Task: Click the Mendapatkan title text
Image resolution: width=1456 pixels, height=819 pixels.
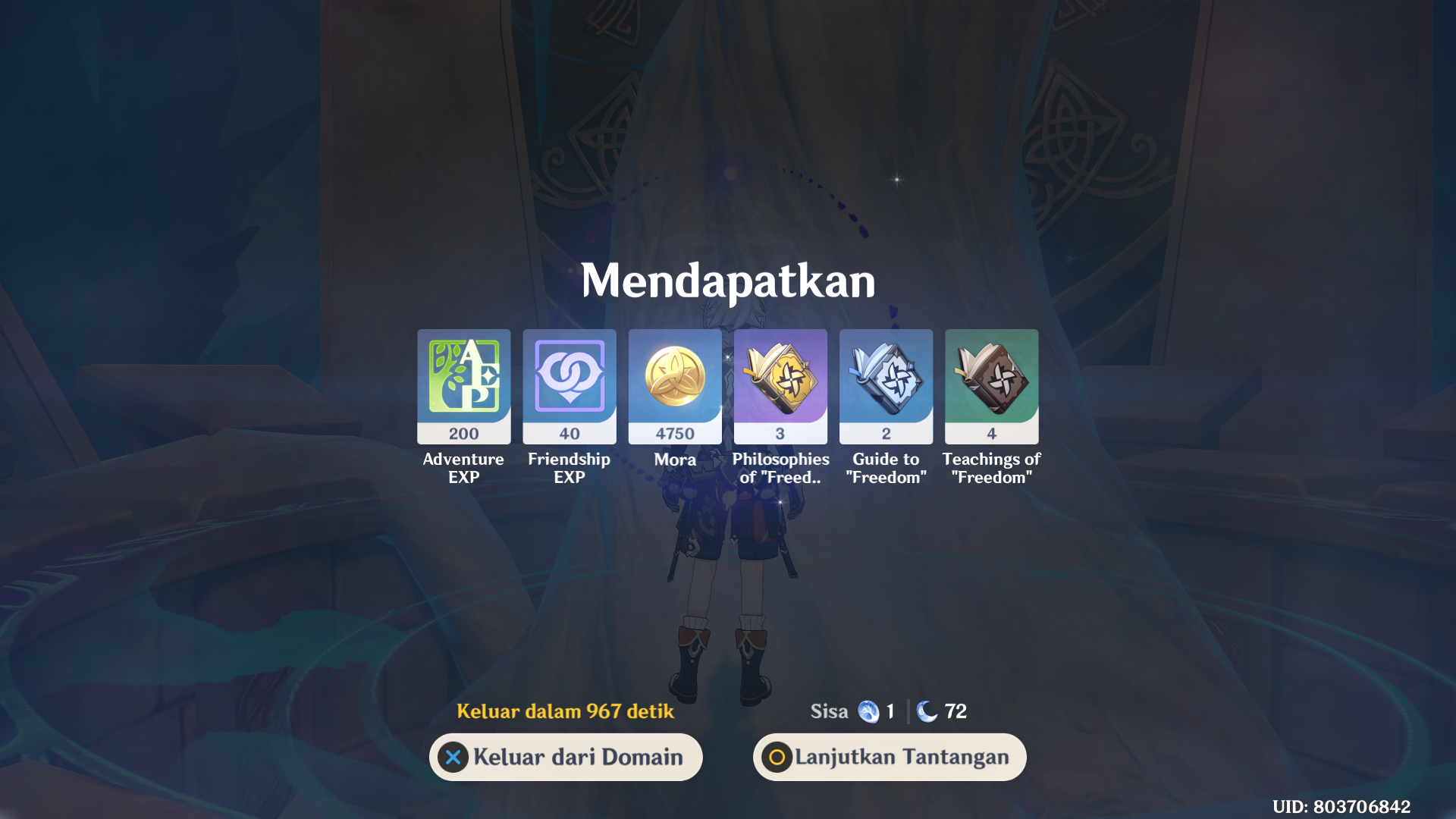Action: coord(728,281)
